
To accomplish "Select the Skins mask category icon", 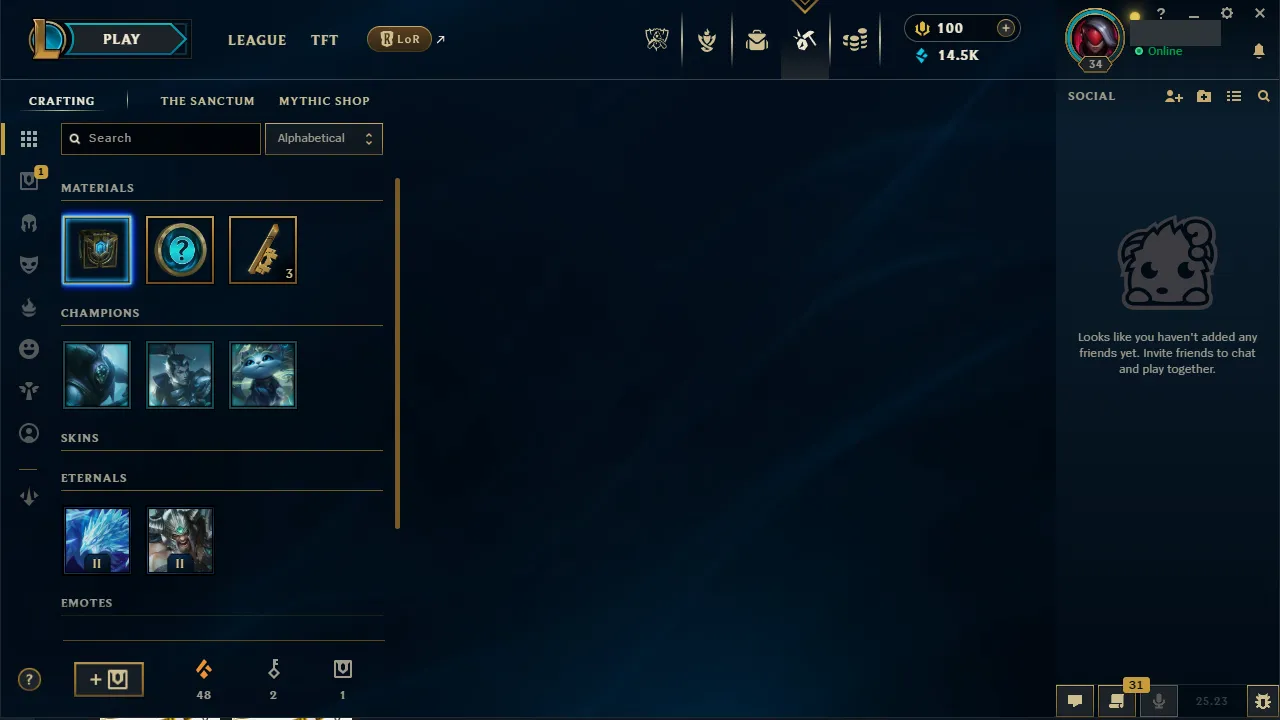I will point(29,265).
